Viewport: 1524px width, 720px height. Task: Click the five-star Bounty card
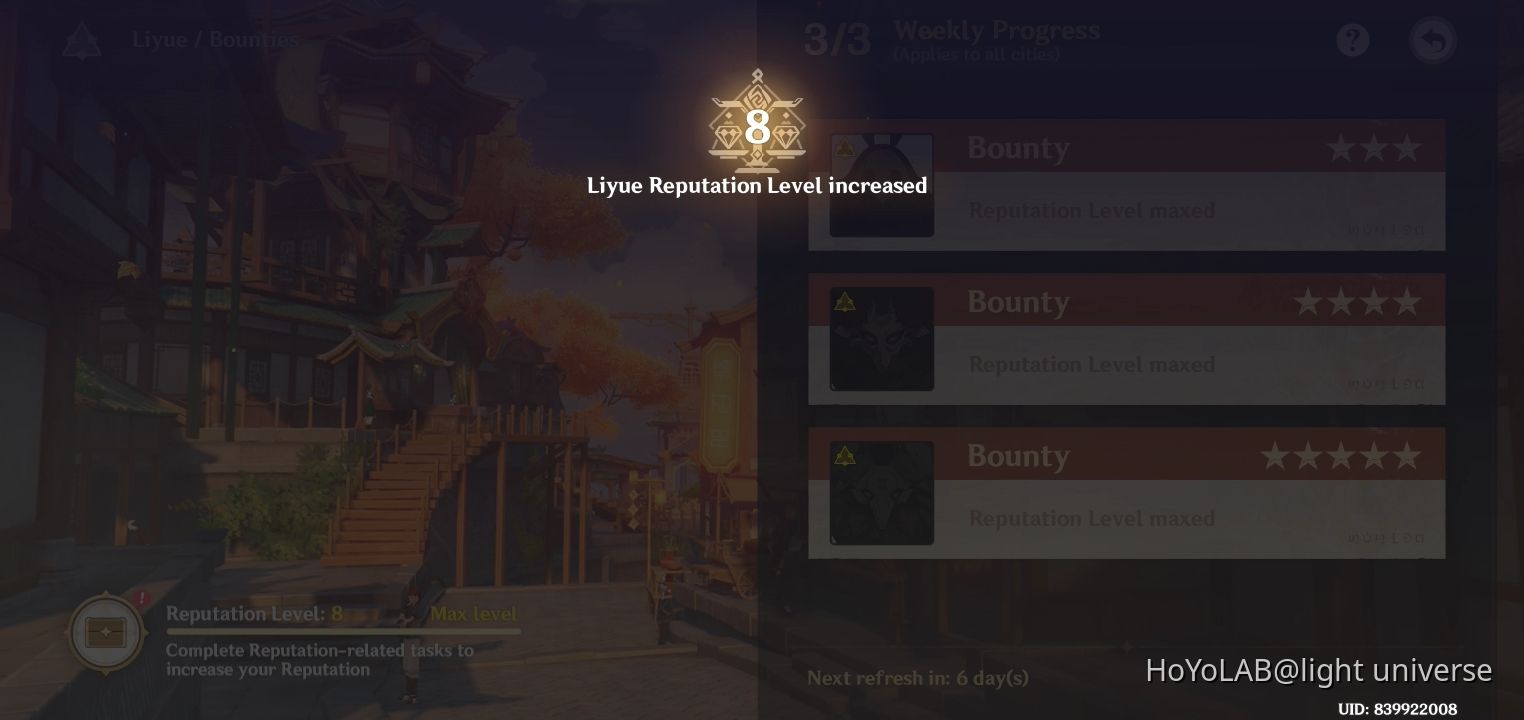(1127, 492)
